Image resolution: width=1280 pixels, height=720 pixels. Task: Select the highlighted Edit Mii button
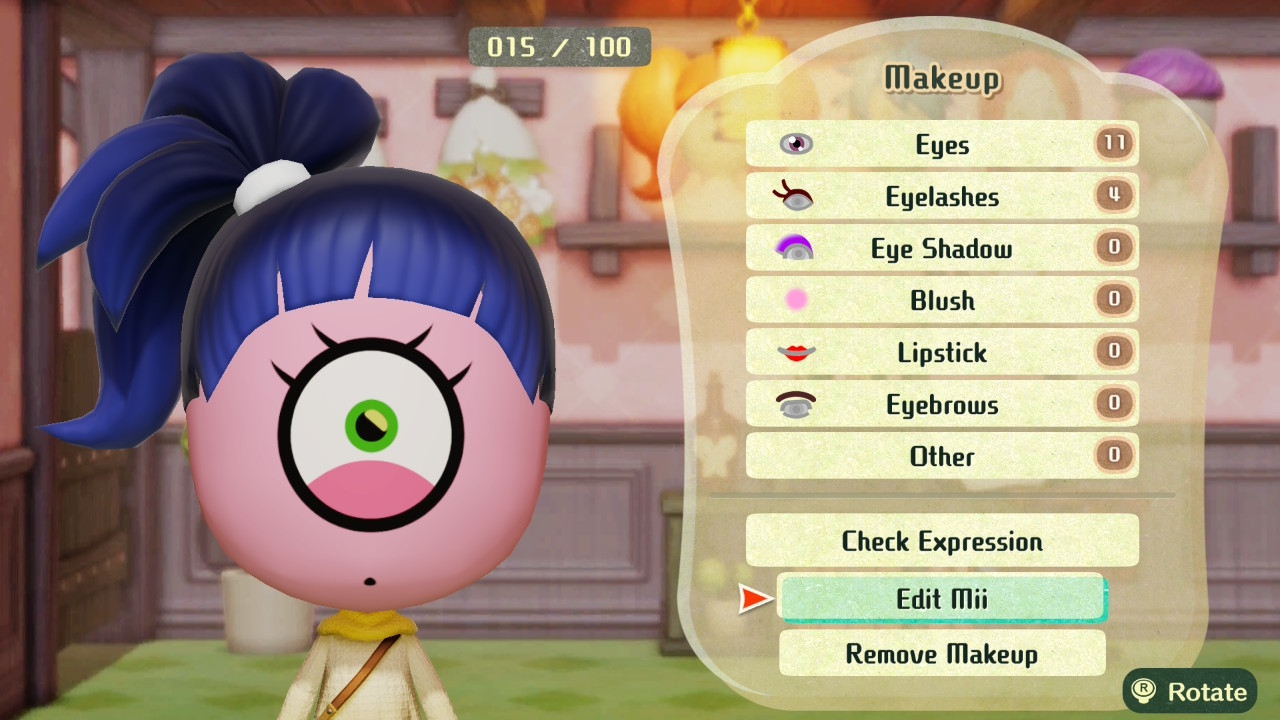pos(941,598)
